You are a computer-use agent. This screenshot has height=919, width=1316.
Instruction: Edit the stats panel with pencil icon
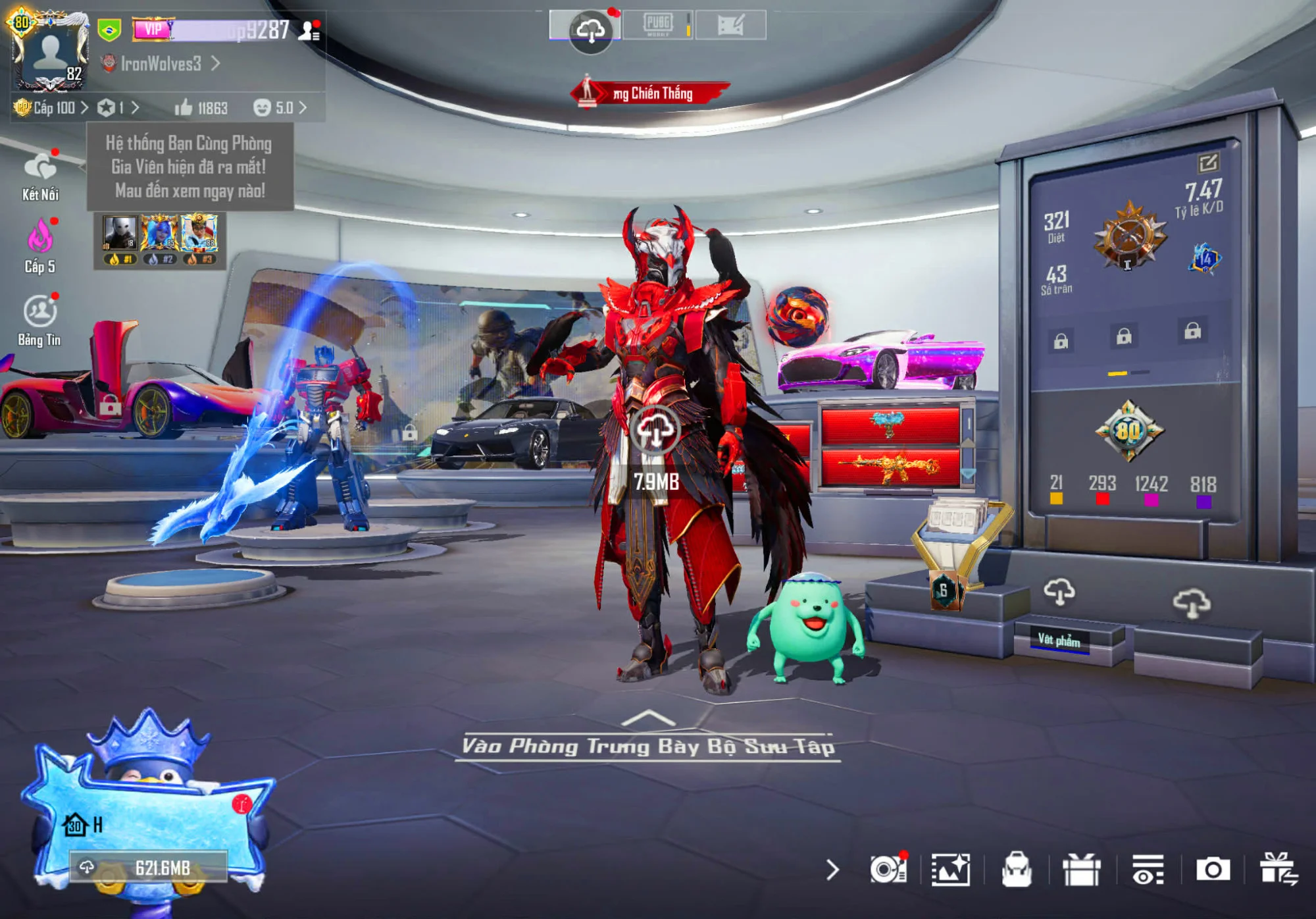click(x=1208, y=162)
